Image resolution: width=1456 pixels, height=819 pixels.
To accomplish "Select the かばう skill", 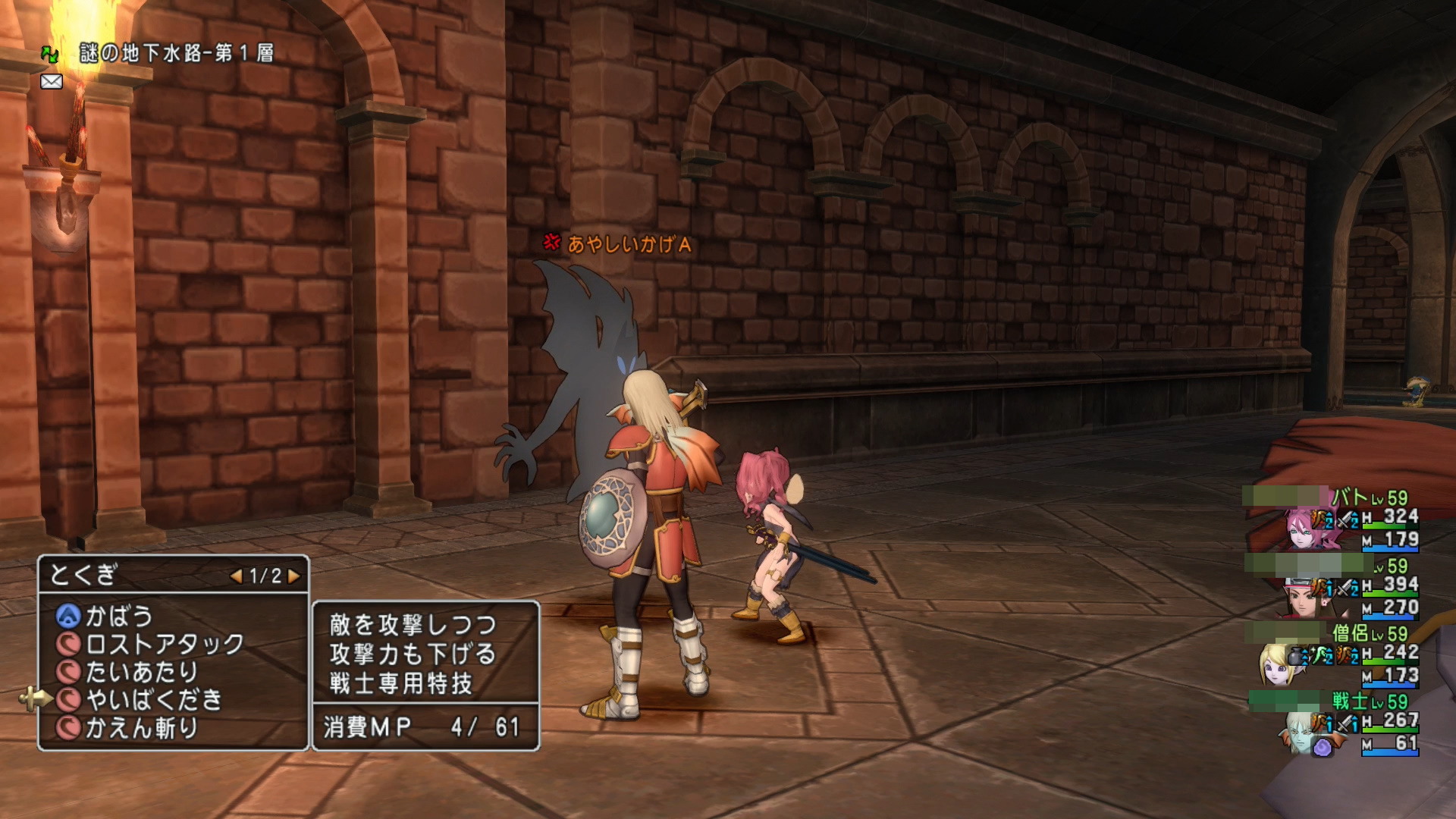I will 119,616.
